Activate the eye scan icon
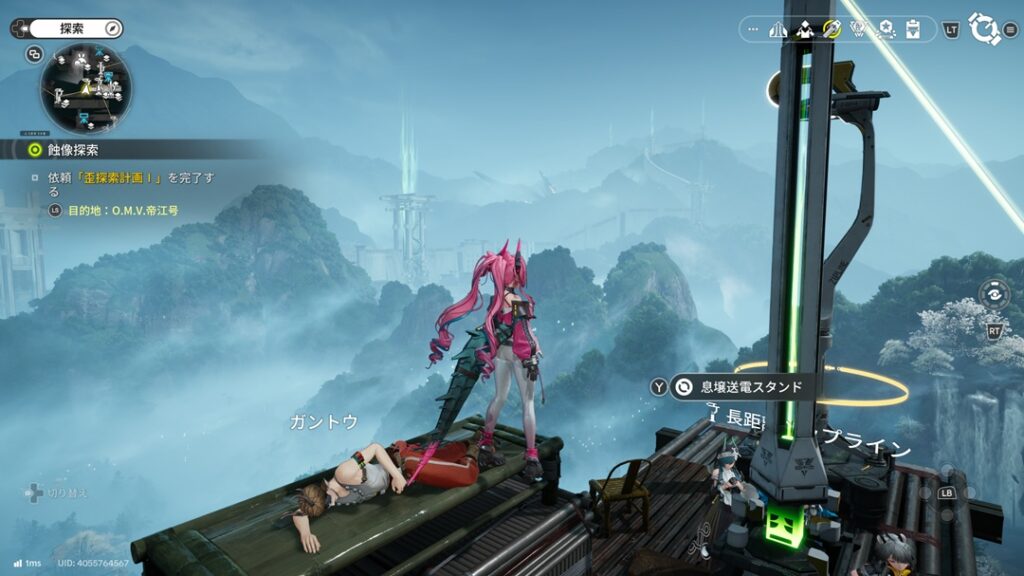The image size is (1024, 576). [x=994, y=295]
